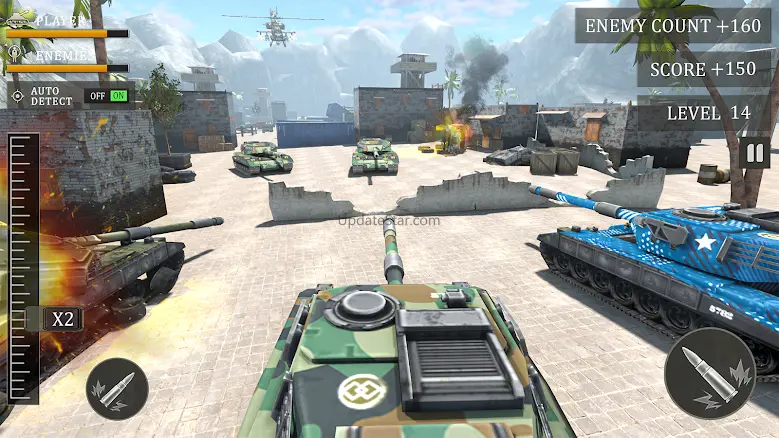This screenshot has height=438, width=779.
Task: Switch Auto Detect to ON
Action: click(119, 96)
